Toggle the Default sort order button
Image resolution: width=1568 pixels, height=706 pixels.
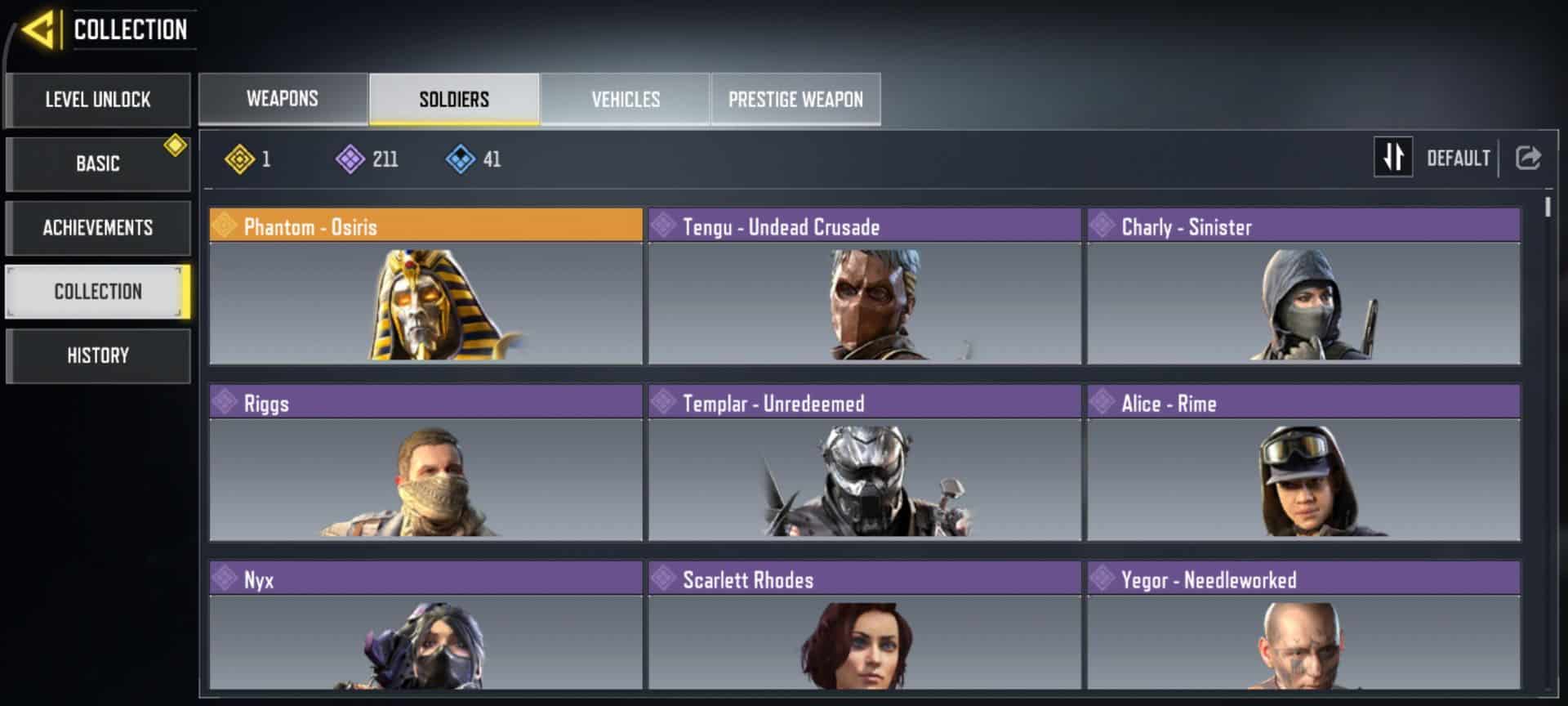(x=1393, y=157)
